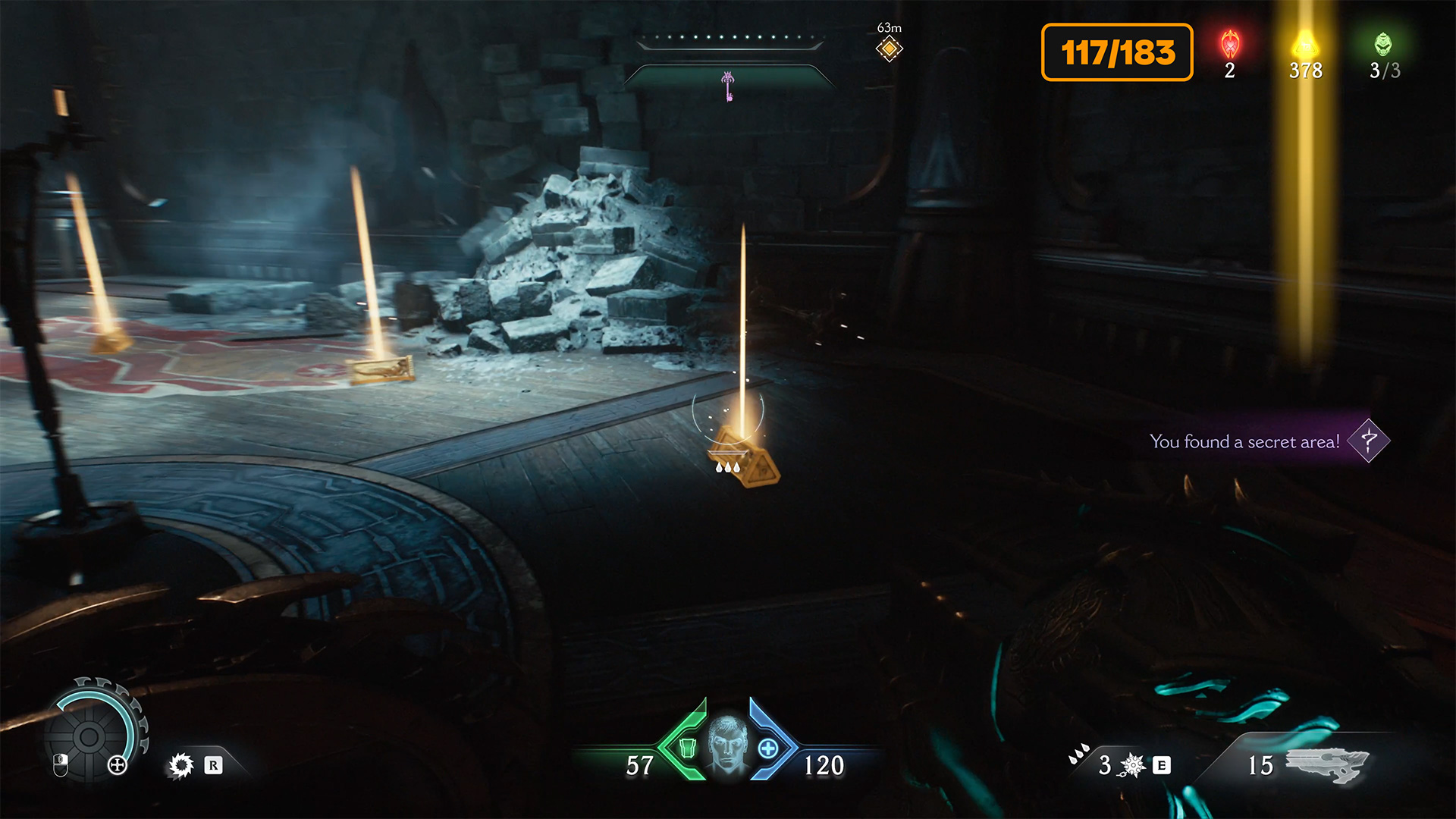Select the gold currency icon
The height and width of the screenshot is (819, 1456).
1304,45
